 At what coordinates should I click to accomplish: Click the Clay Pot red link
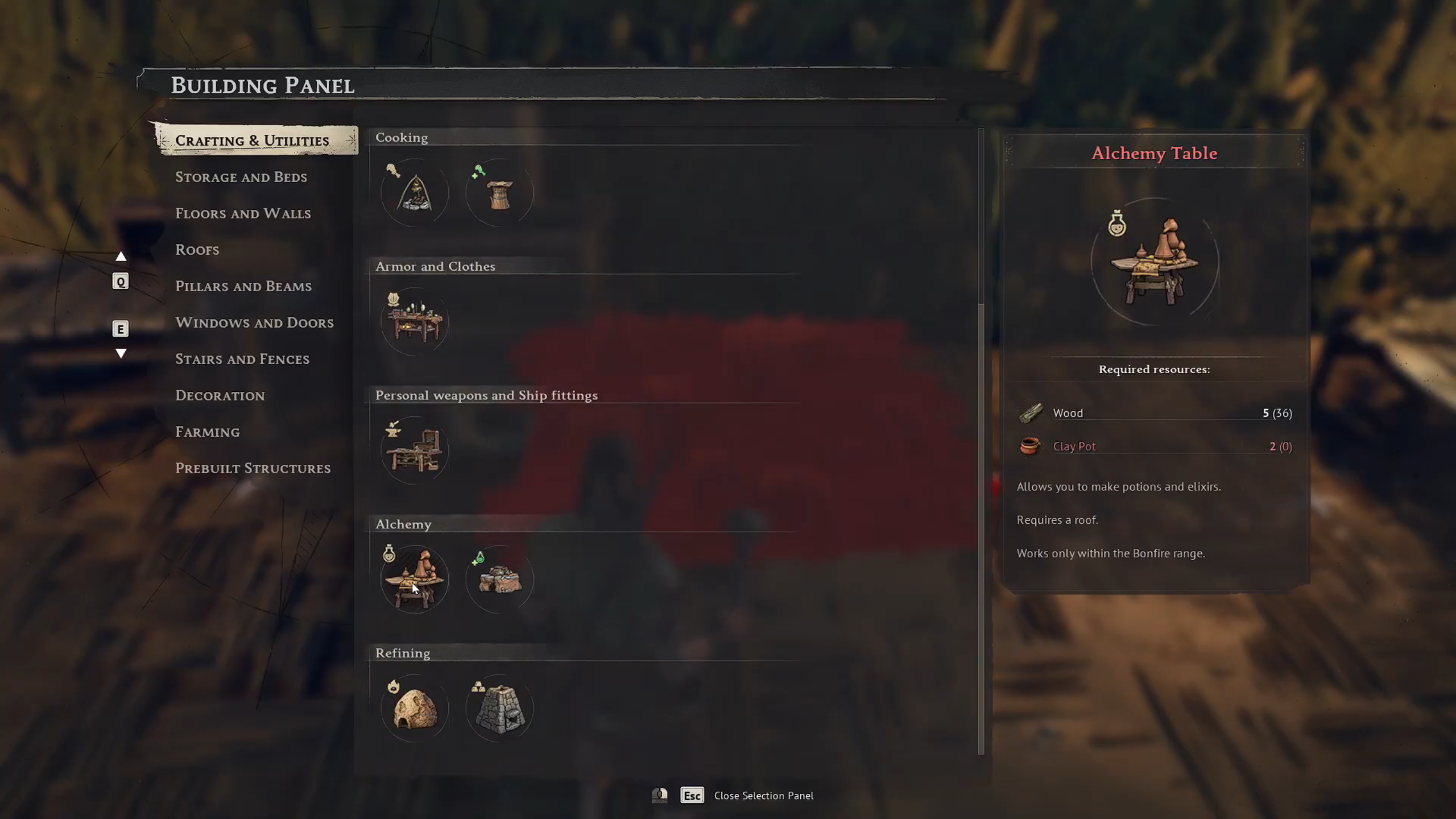click(x=1074, y=446)
